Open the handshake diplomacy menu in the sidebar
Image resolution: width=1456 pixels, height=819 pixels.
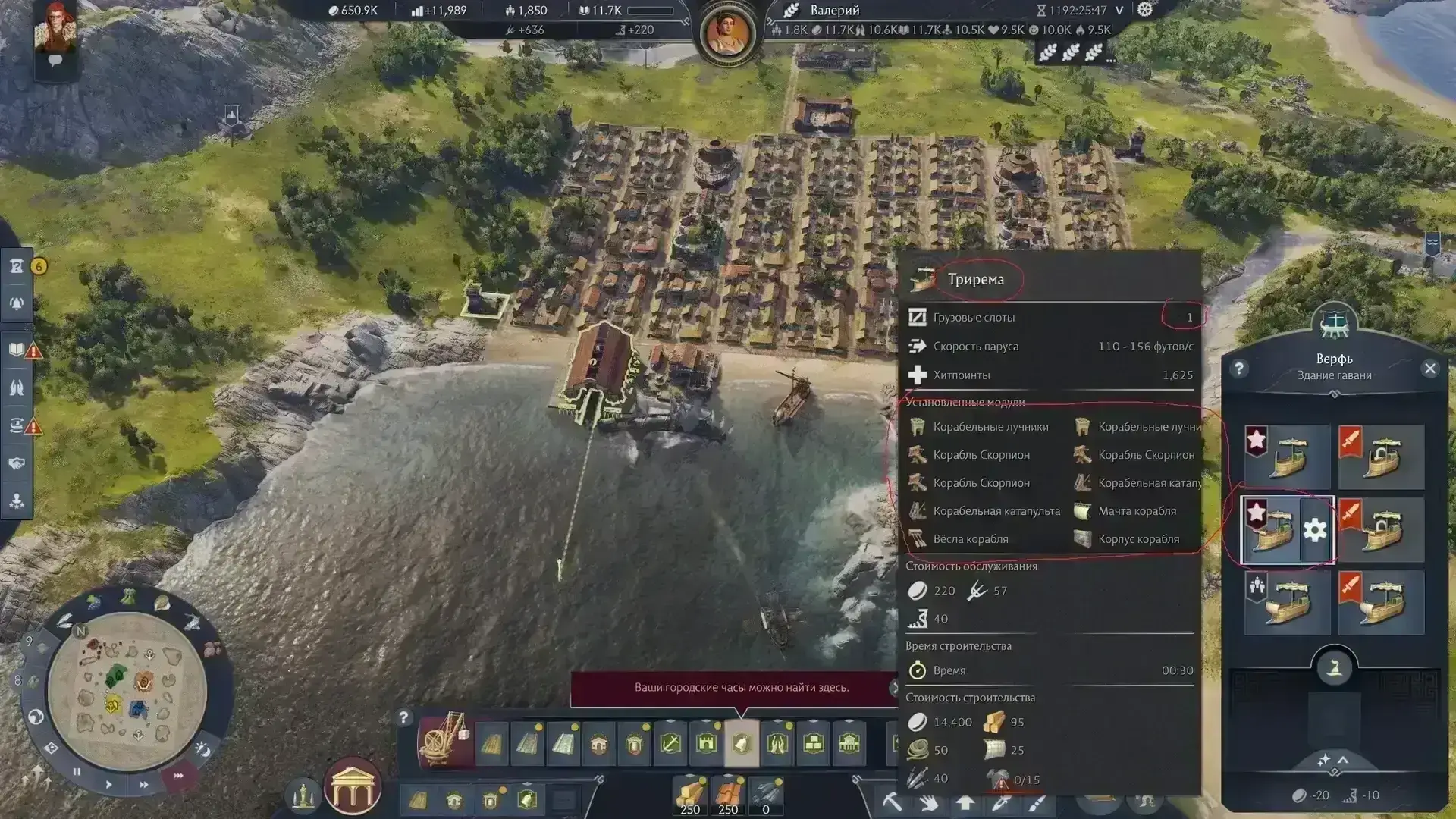pyautogui.click(x=17, y=463)
